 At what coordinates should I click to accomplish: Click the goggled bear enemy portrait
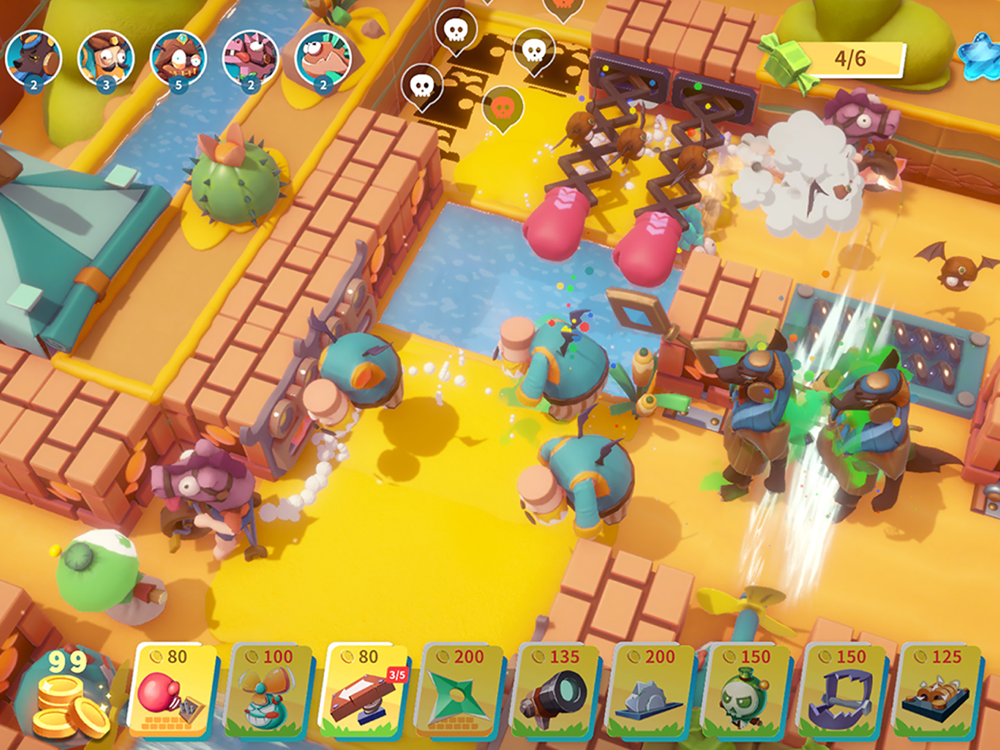tap(33, 56)
